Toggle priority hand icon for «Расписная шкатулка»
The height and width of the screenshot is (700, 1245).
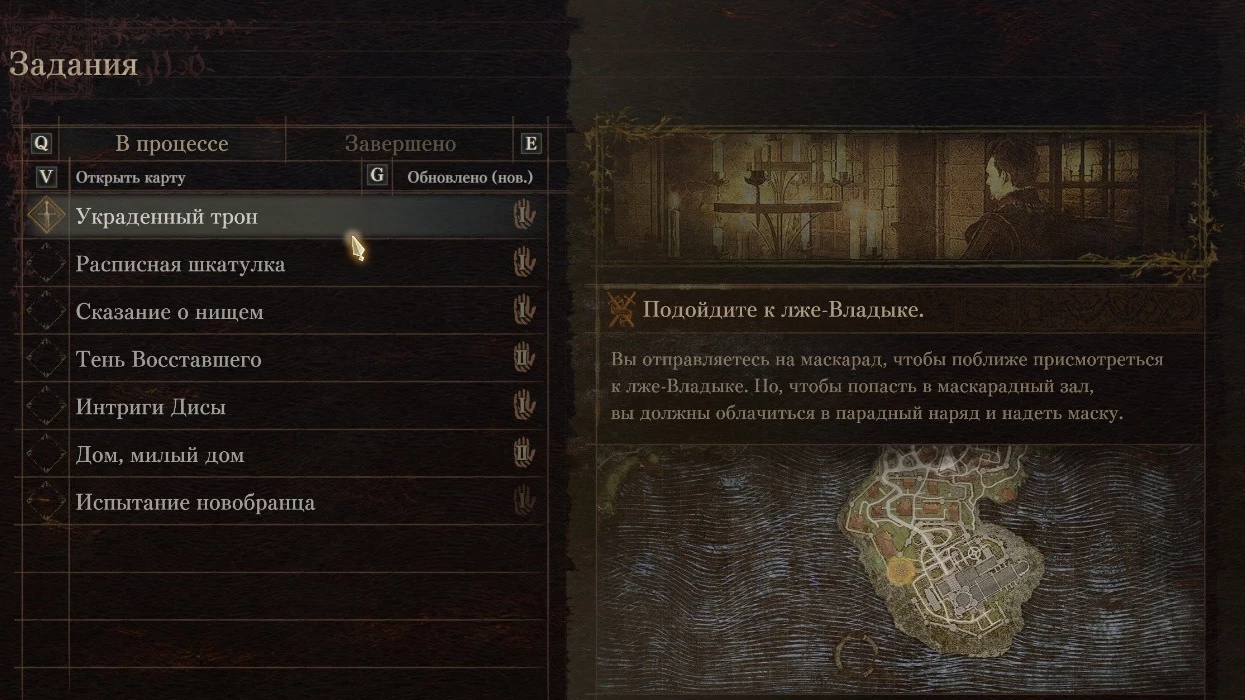(524, 263)
